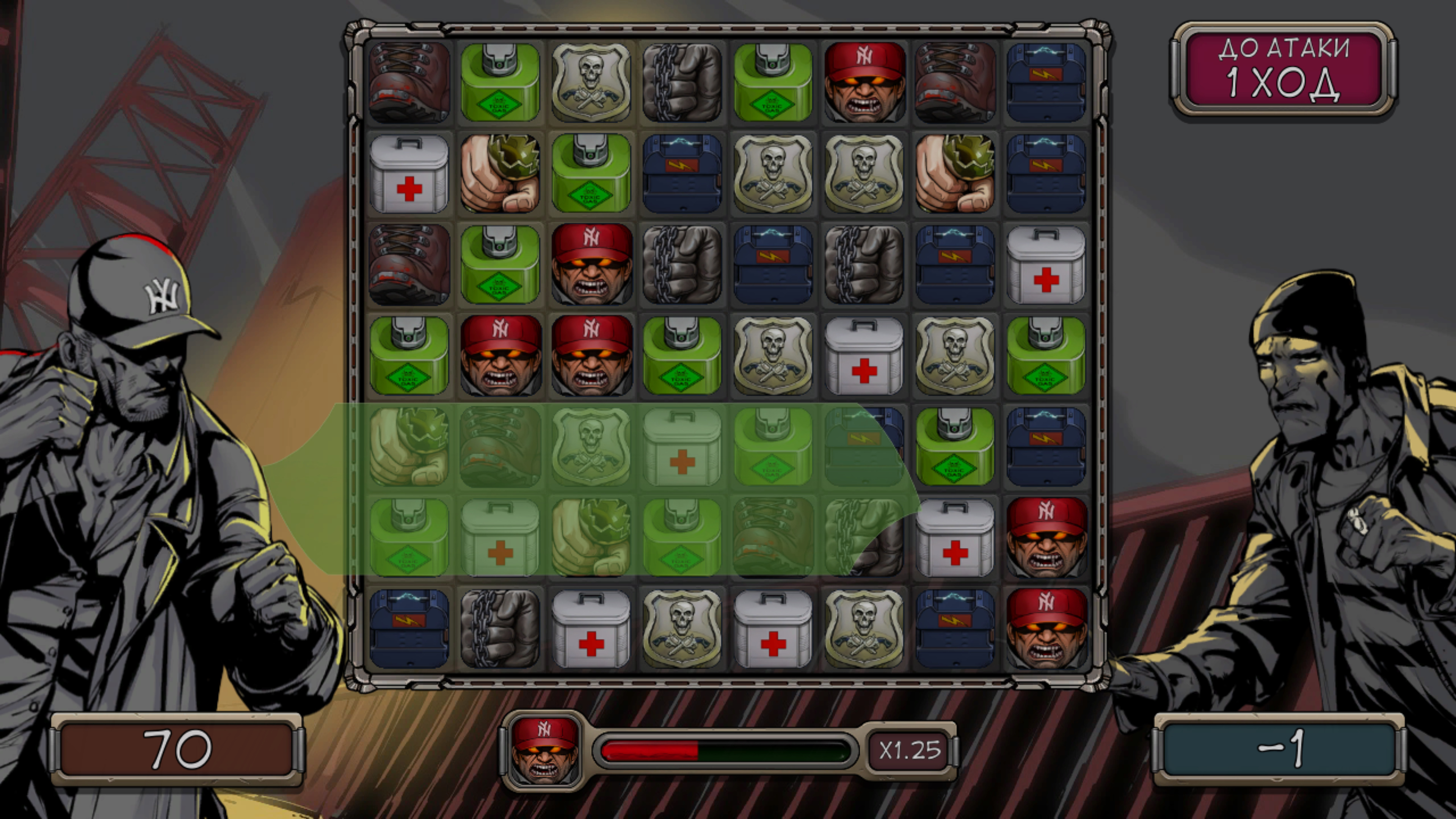Select the battery between two chain fists

click(x=773, y=265)
